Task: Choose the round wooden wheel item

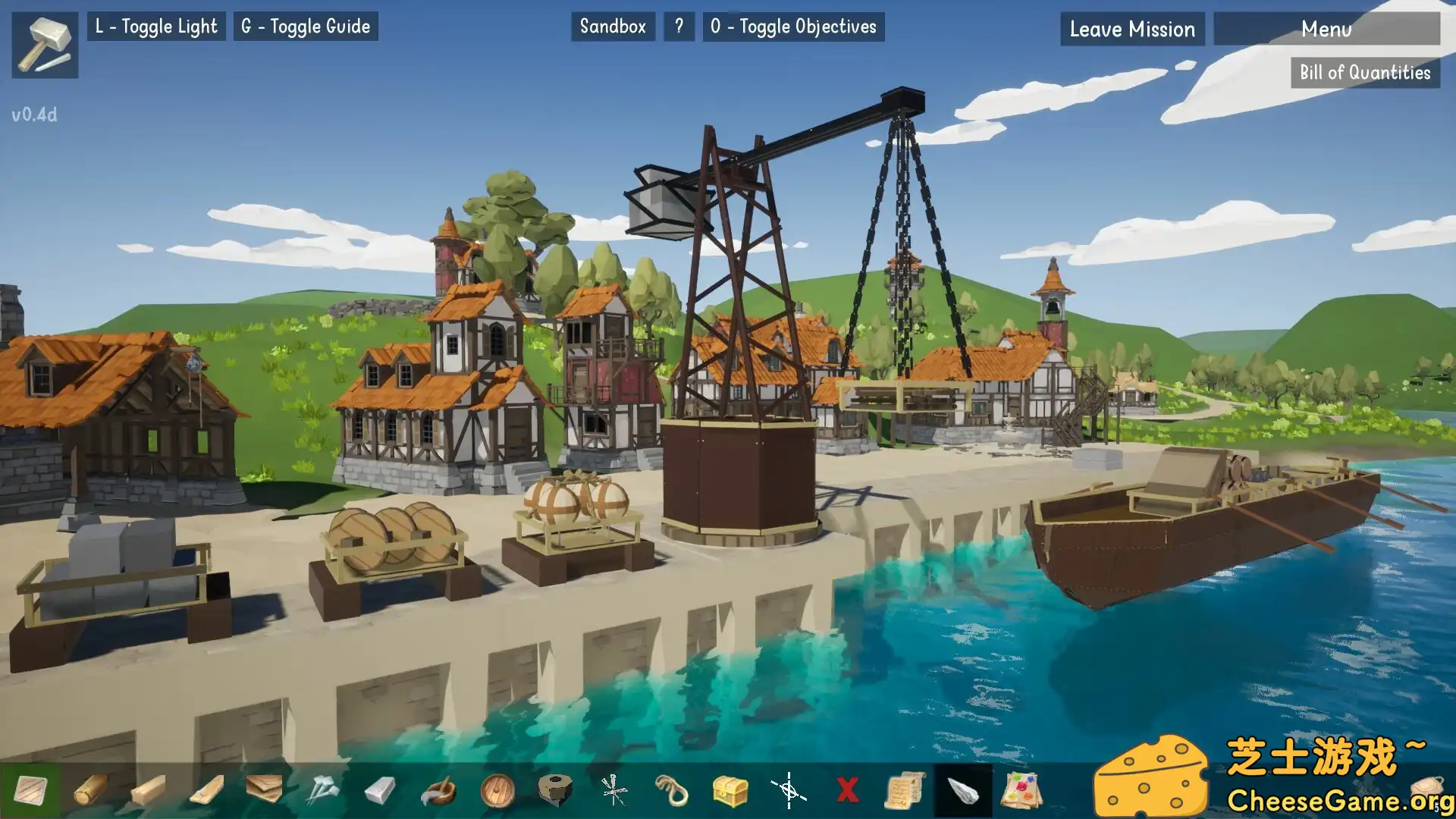Action: click(x=497, y=790)
